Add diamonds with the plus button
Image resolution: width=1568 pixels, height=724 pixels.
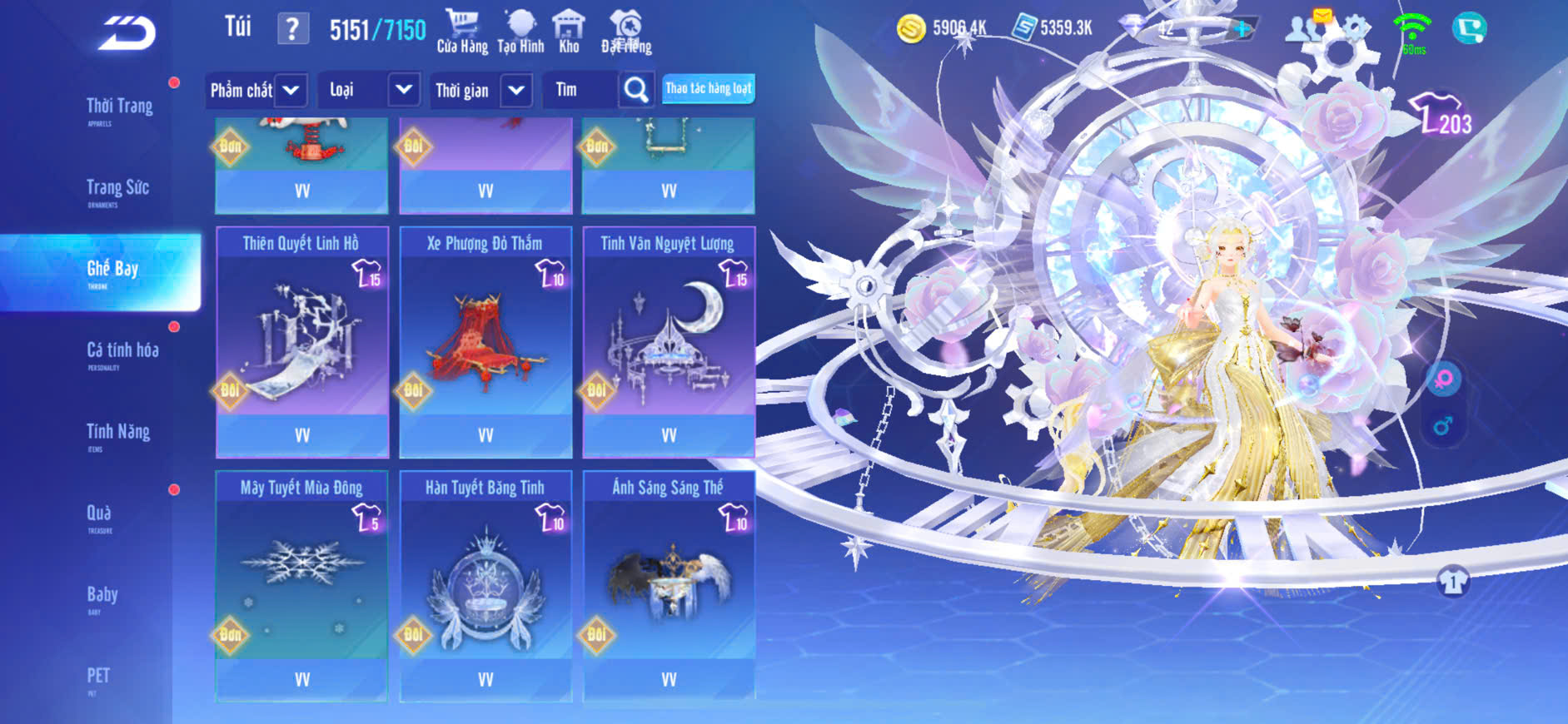[x=1242, y=28]
